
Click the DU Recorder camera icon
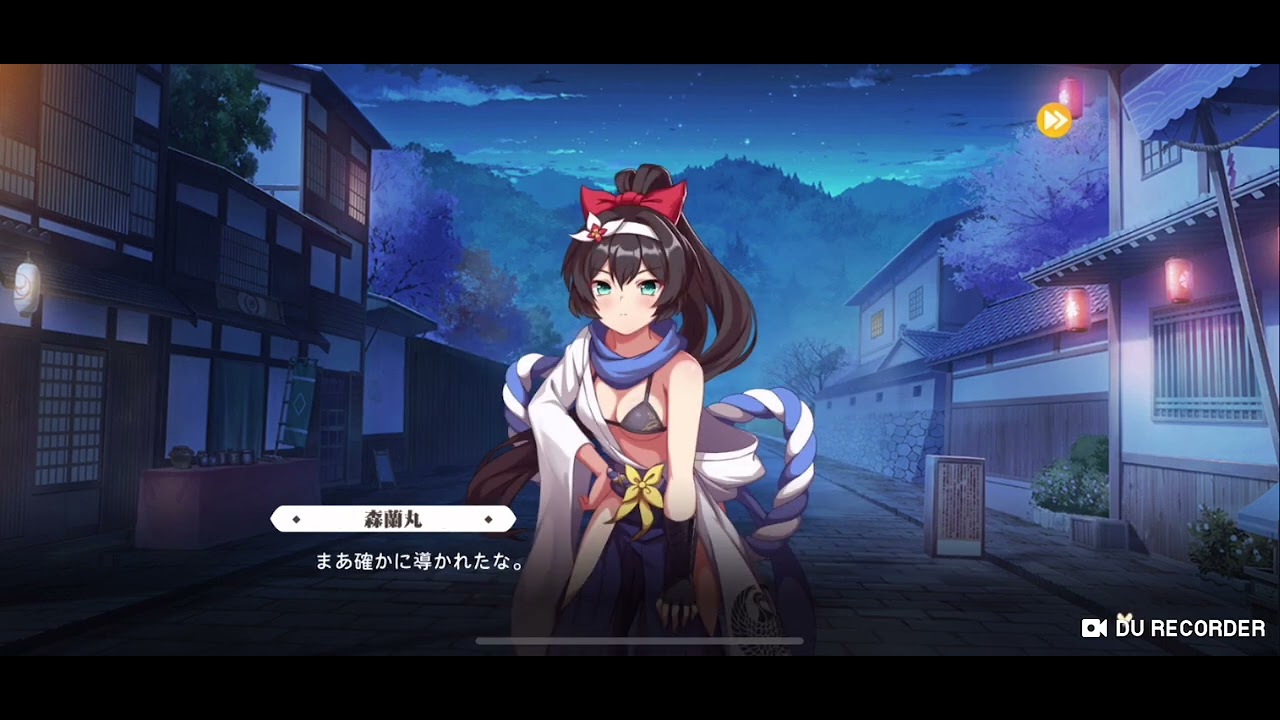tap(1092, 630)
